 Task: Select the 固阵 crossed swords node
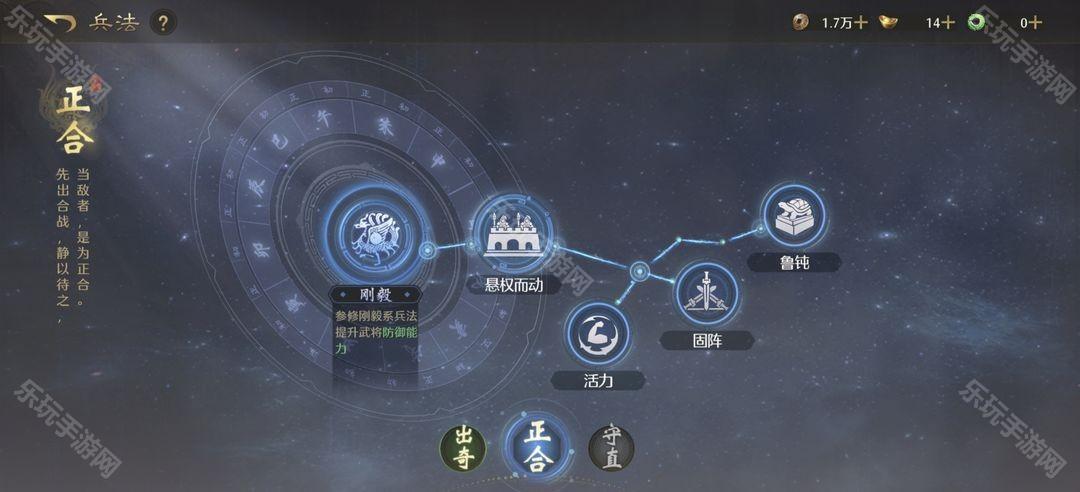click(706, 294)
